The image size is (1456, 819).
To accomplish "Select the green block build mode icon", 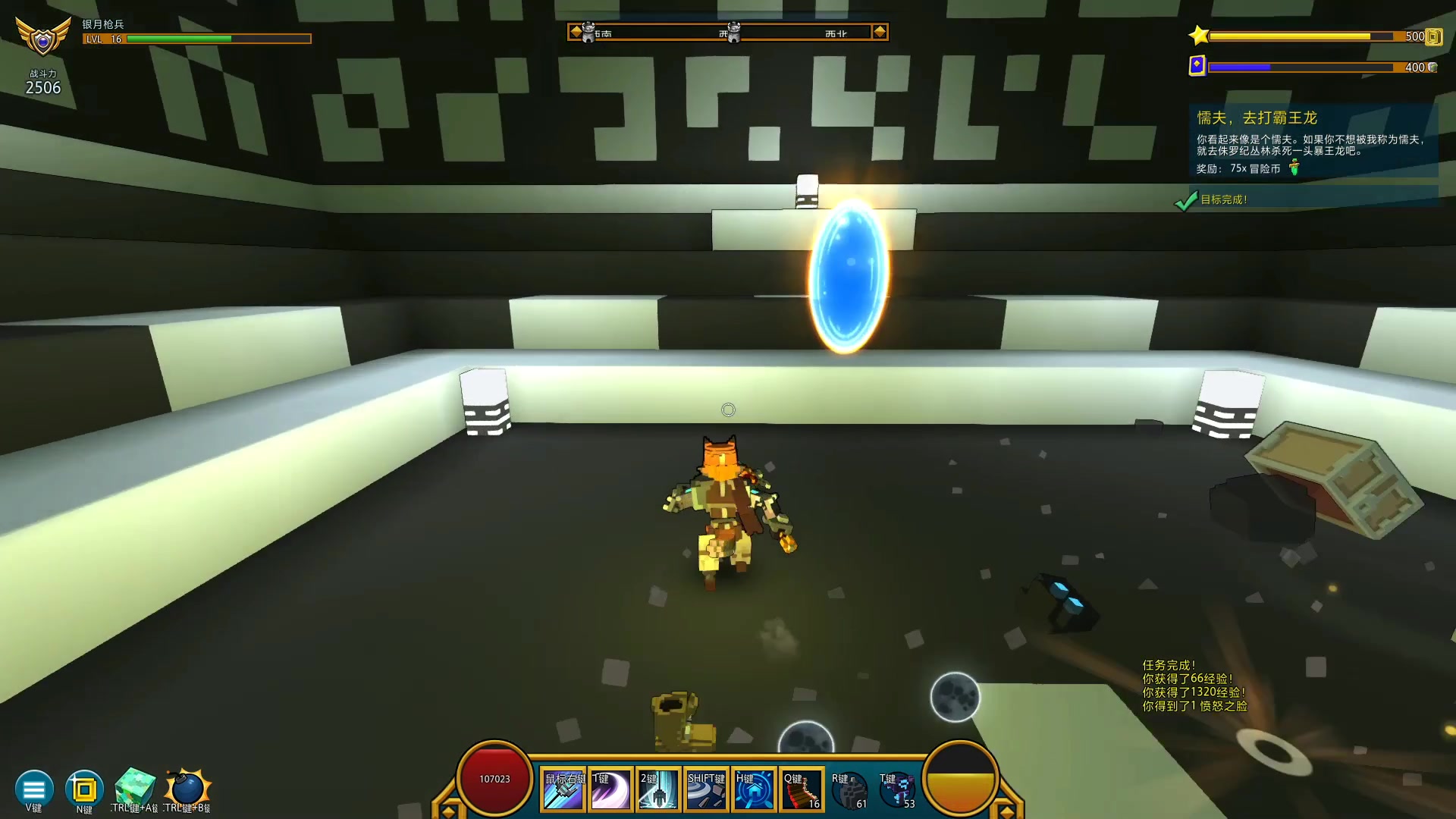I will tap(135, 788).
